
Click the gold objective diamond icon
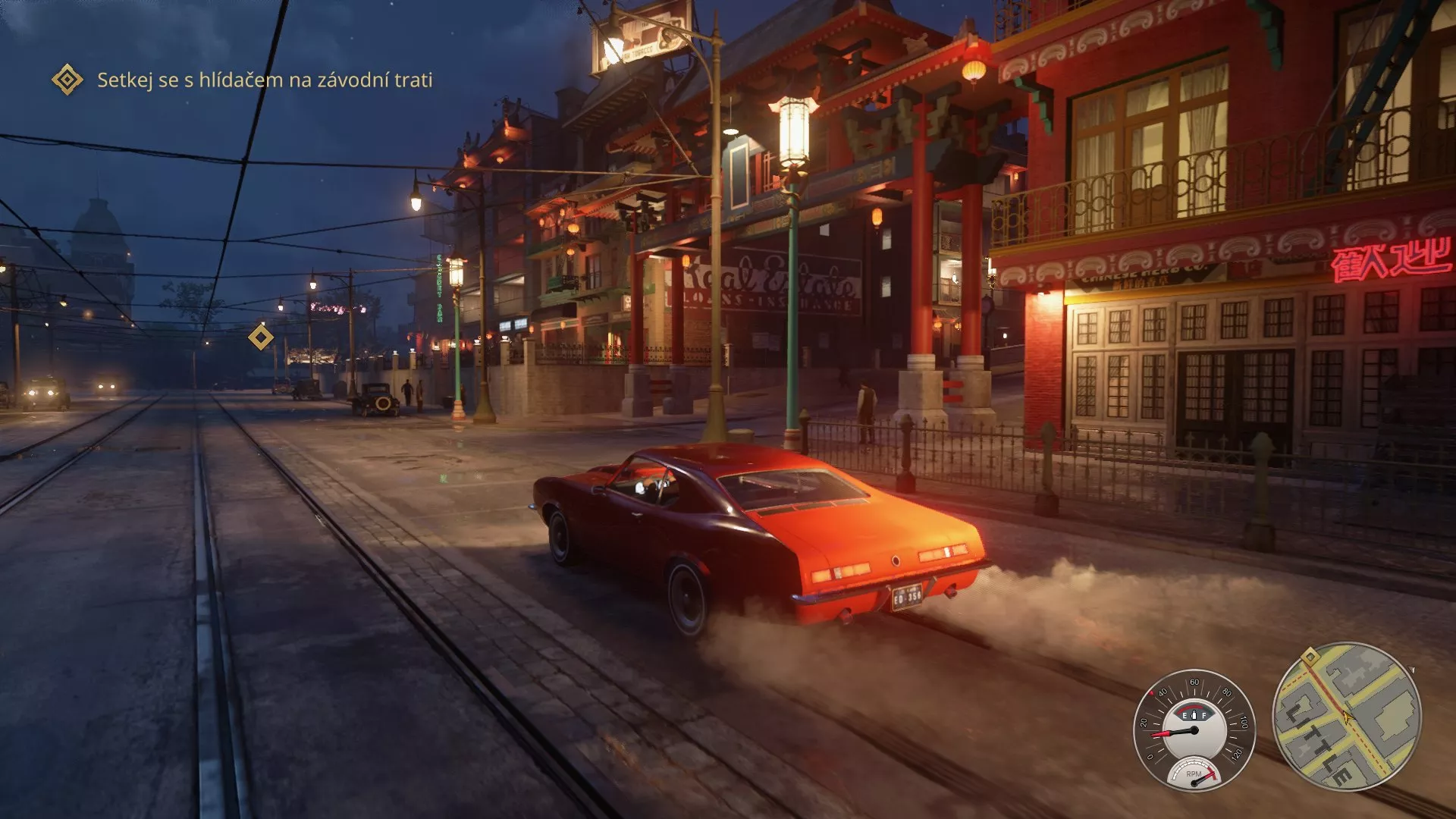coord(65,78)
